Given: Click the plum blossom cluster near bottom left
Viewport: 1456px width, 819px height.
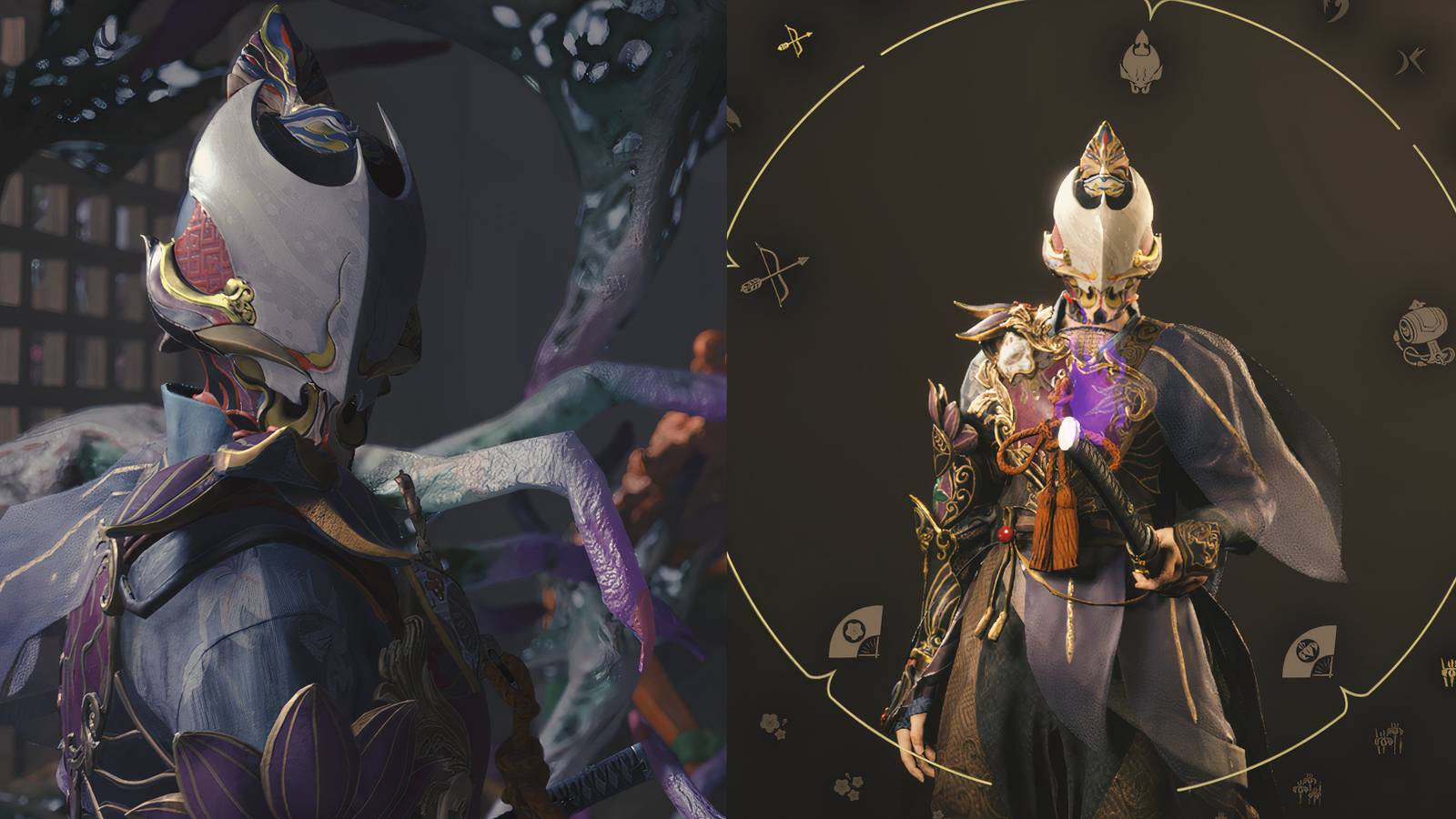Looking at the screenshot, I should click(848, 784).
